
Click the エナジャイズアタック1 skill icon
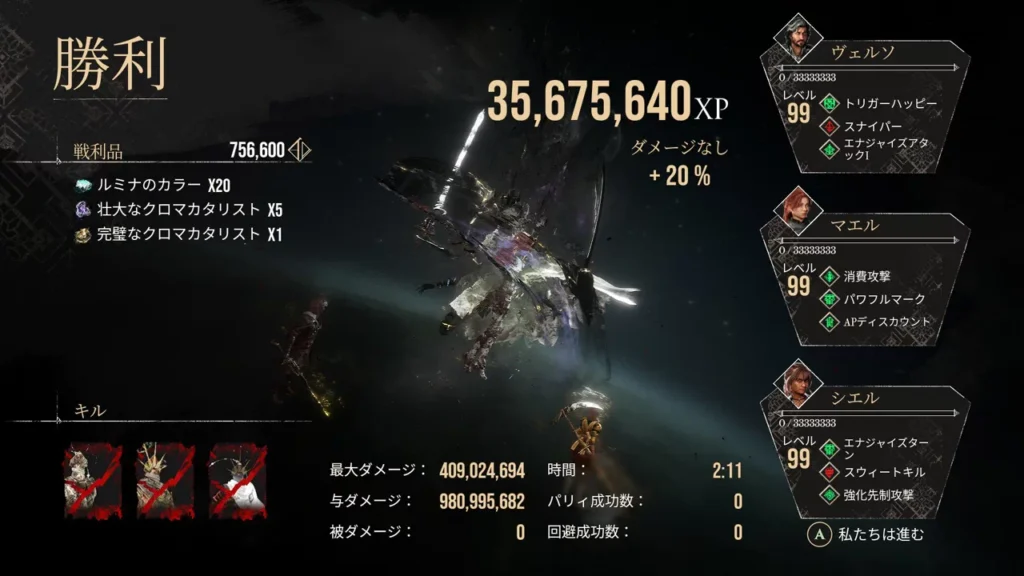click(827, 149)
